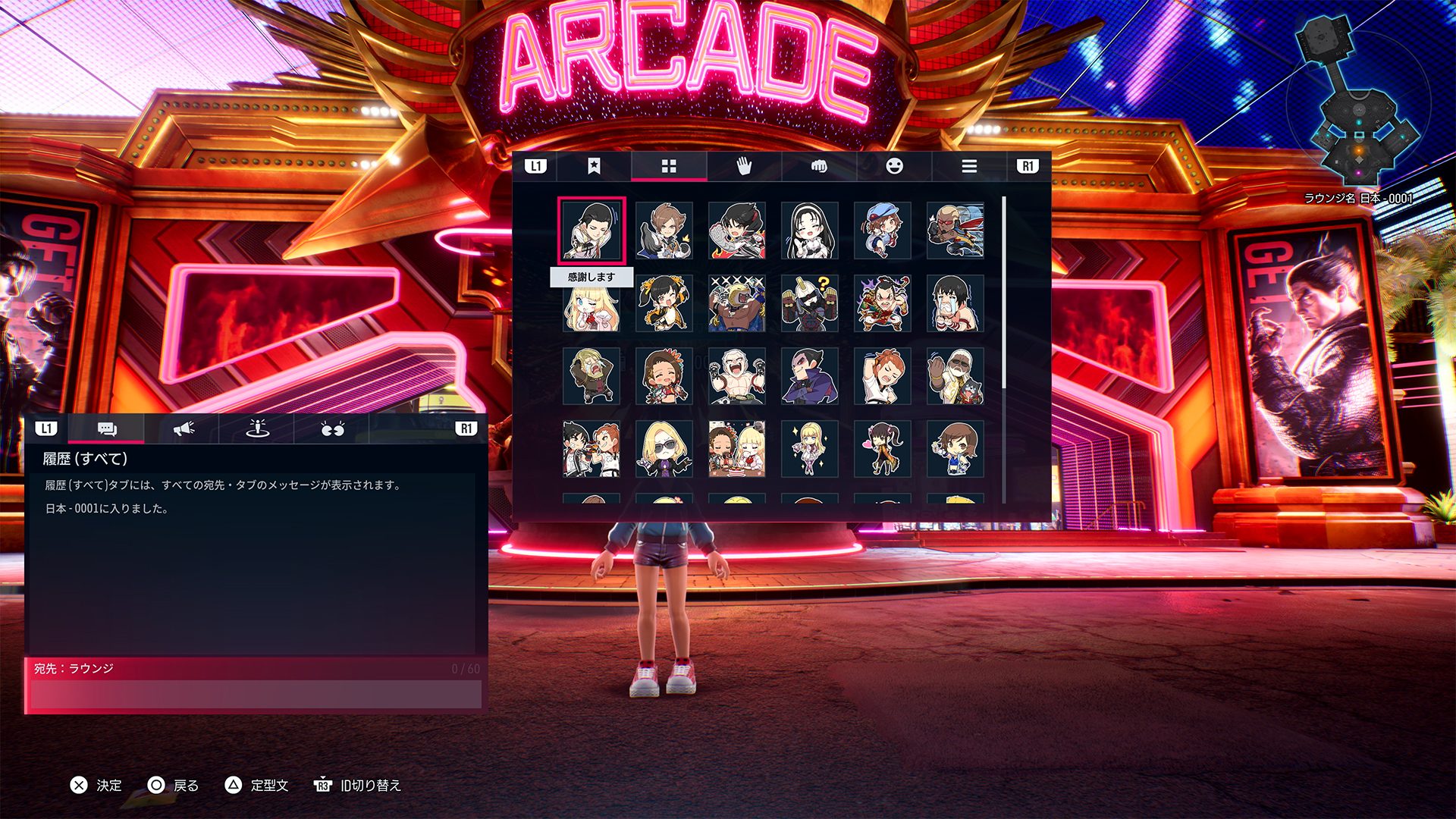Select the laughing white-haired muscular man sticker
Viewport: 1456px width, 819px height.
pos(737,376)
